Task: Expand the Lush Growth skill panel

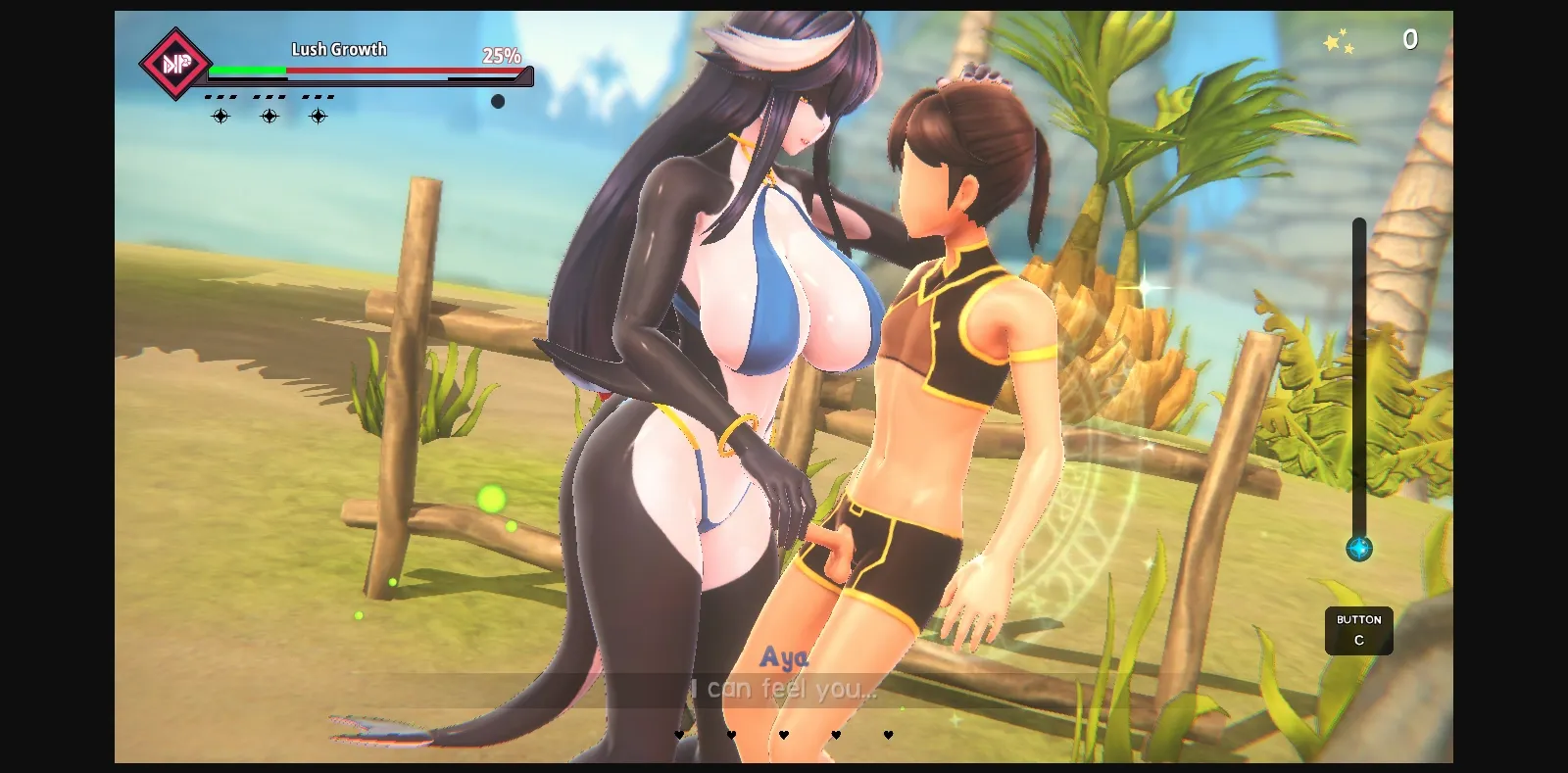Action: click(x=337, y=49)
